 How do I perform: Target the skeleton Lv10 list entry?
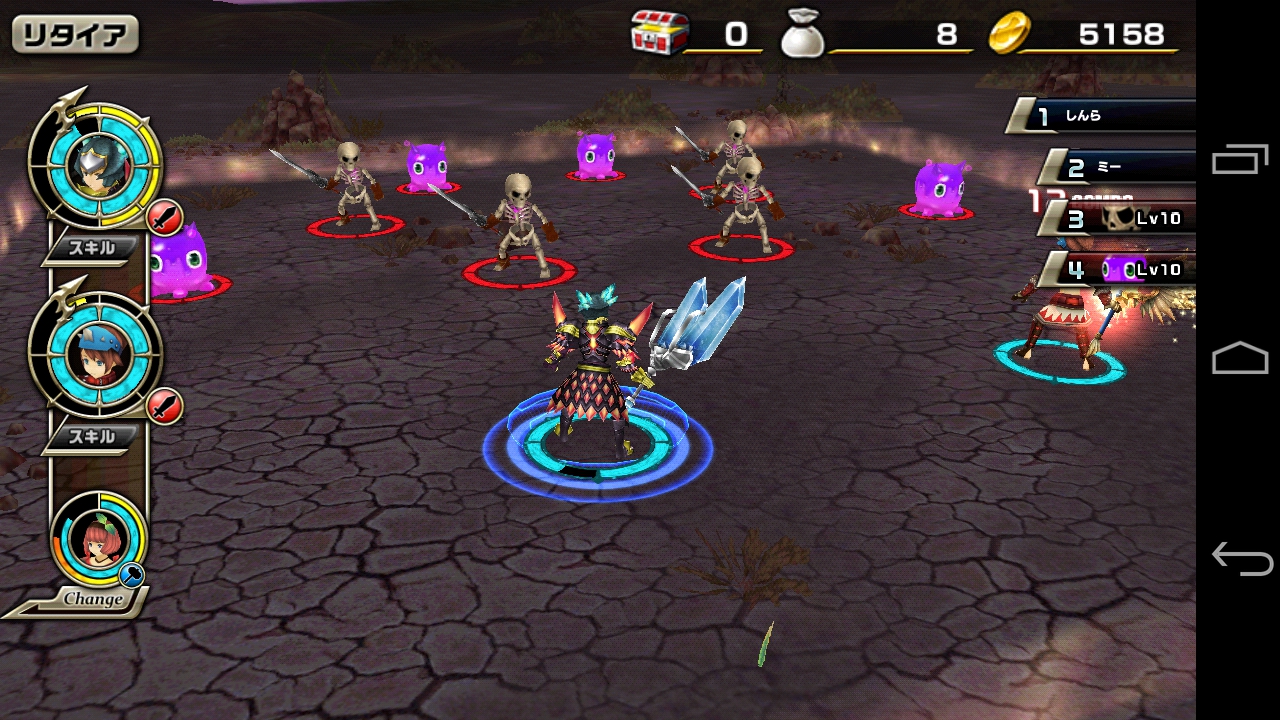[1125, 217]
